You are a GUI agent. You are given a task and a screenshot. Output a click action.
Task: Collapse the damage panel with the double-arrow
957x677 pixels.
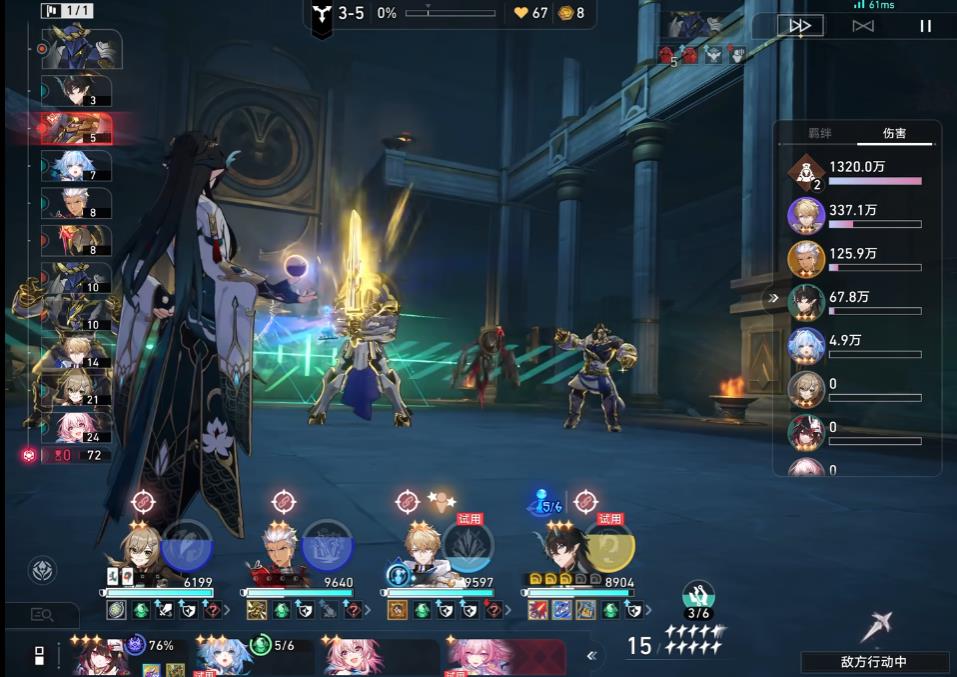(x=772, y=298)
